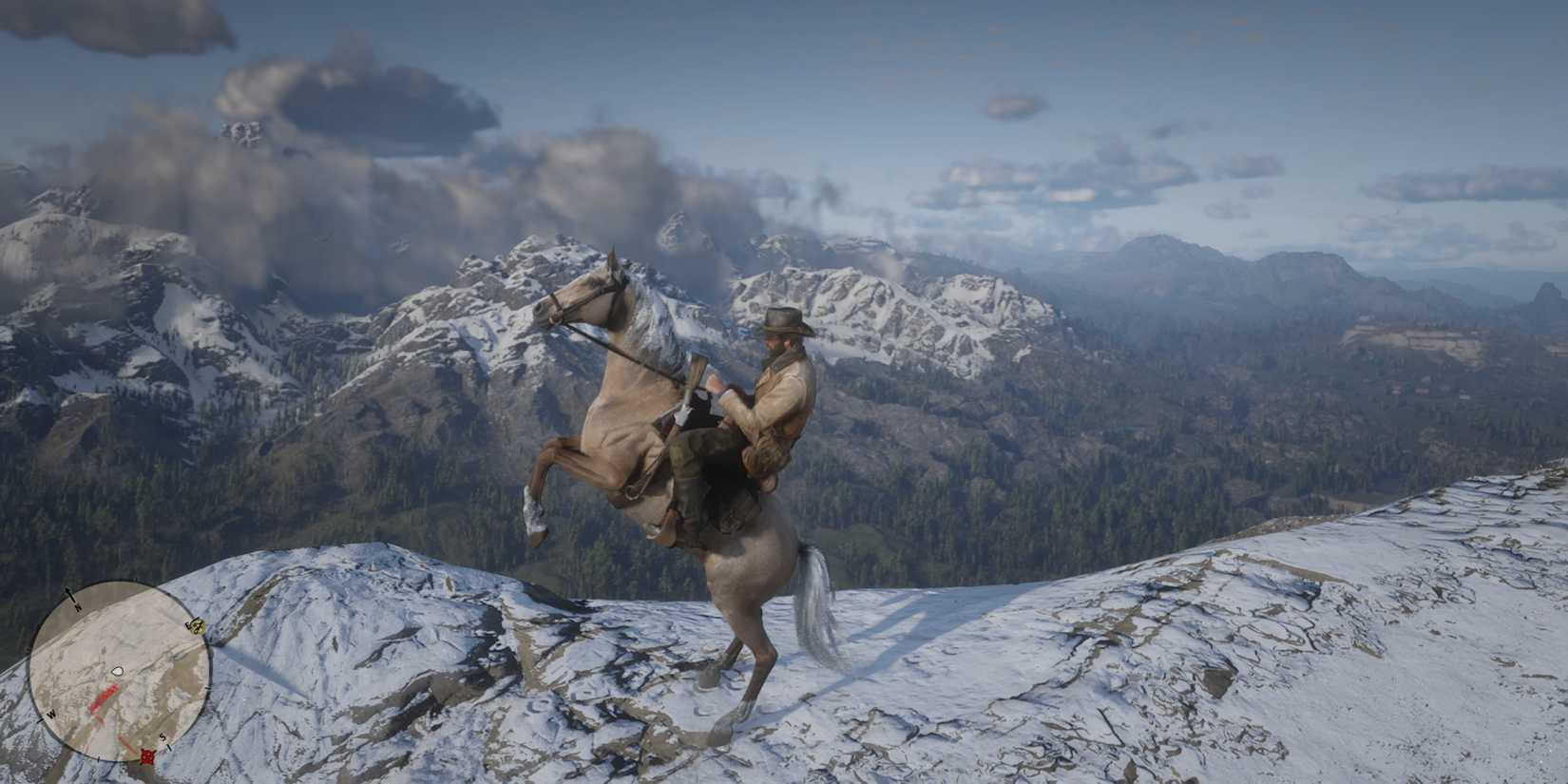Viewport: 1568px width, 784px height.
Task: Click the W west marker on the minimap
Action: pyautogui.click(x=51, y=714)
